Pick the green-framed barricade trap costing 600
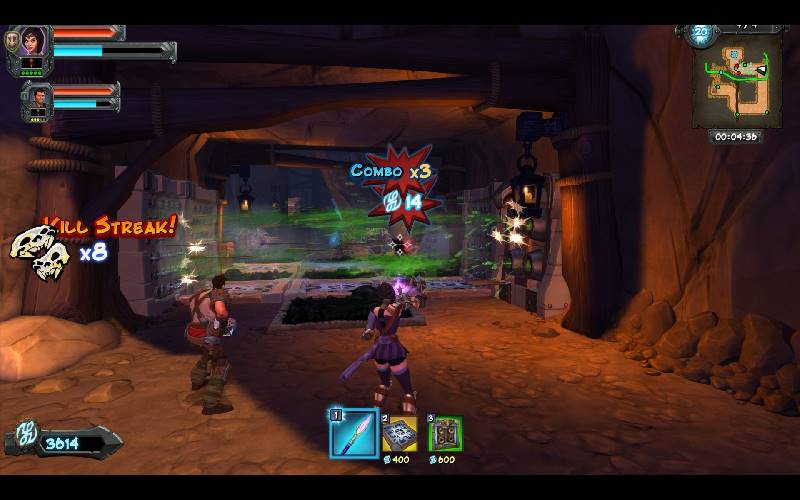Screen dimensions: 800x500 [445, 434]
